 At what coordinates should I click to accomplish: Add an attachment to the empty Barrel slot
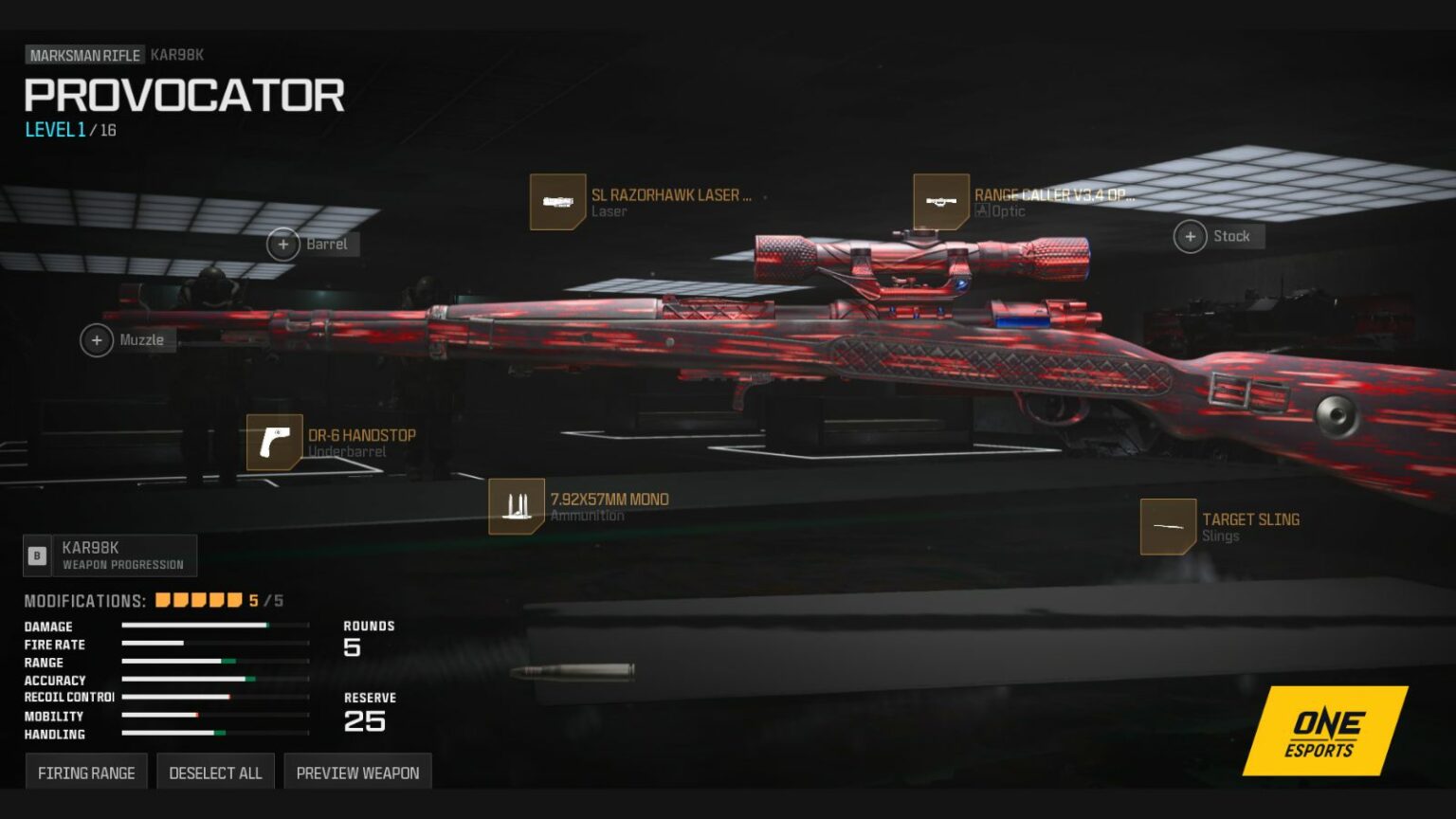coord(282,244)
